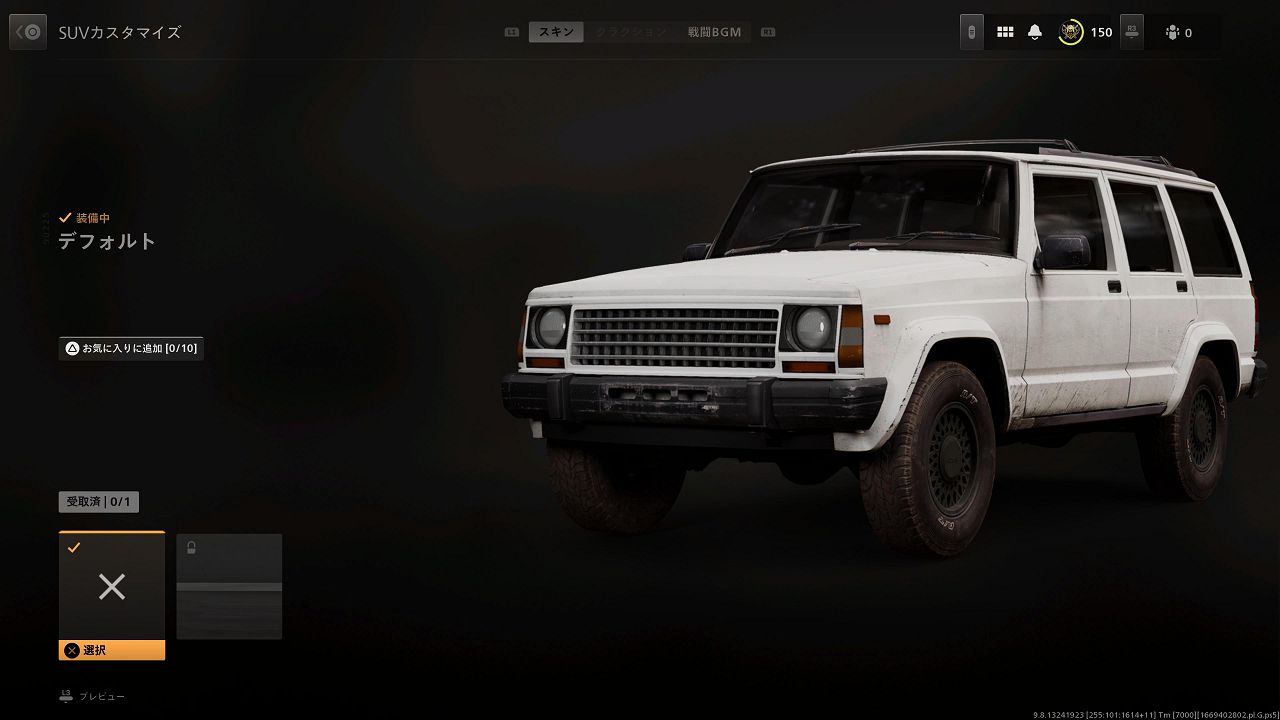The height and width of the screenshot is (720, 1280).
Task: Open the grid menu icon
Action: tap(1005, 32)
